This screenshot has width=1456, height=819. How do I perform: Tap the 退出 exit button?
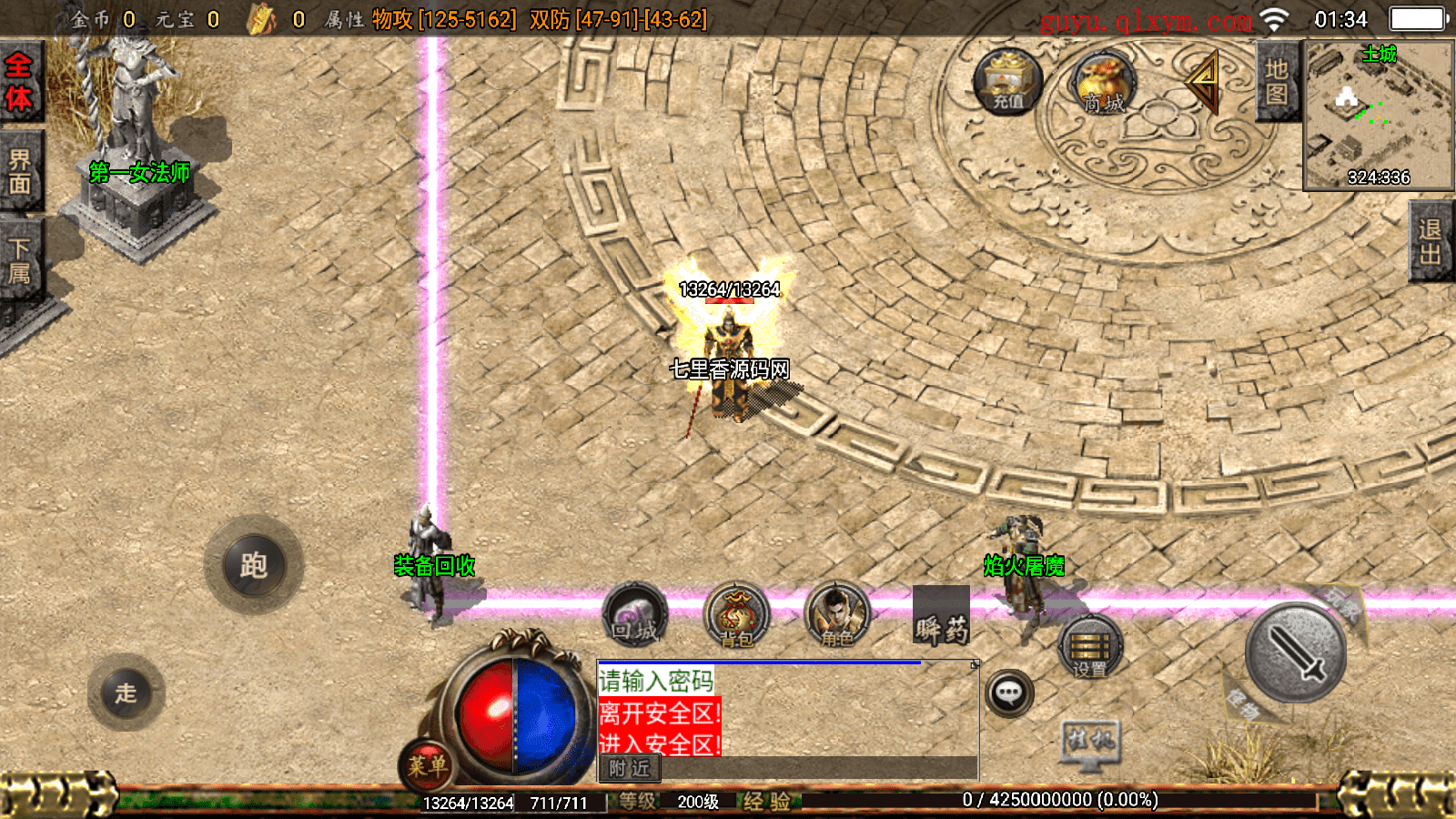tap(1431, 242)
